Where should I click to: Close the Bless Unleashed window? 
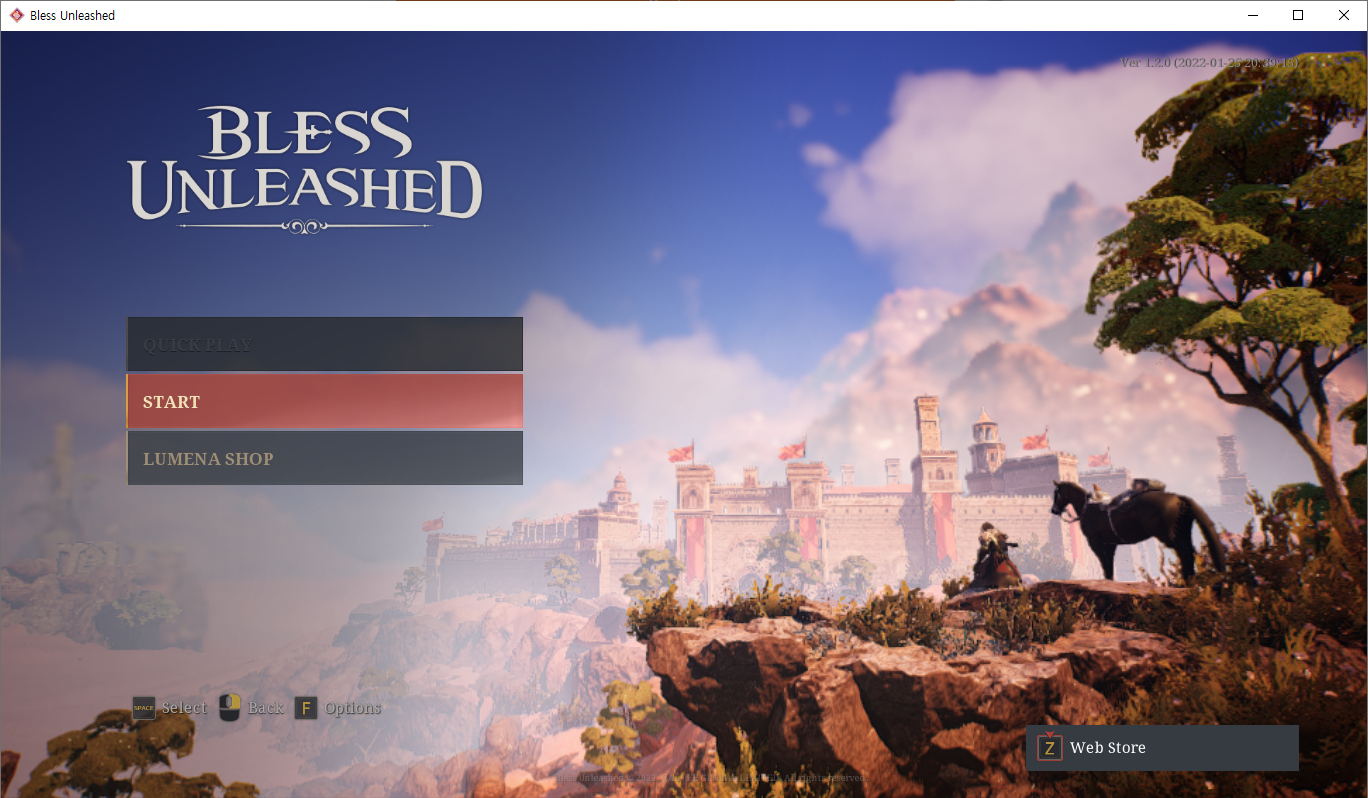(x=1343, y=15)
